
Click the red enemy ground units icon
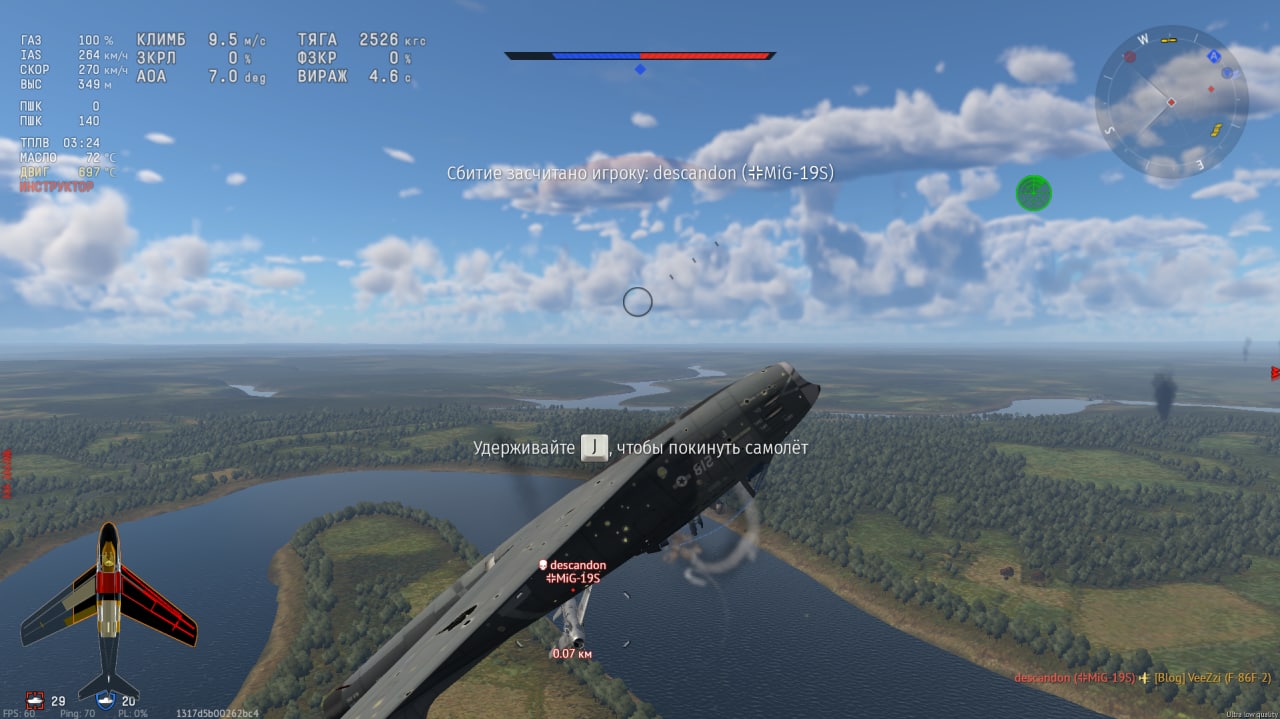[x=36, y=701]
